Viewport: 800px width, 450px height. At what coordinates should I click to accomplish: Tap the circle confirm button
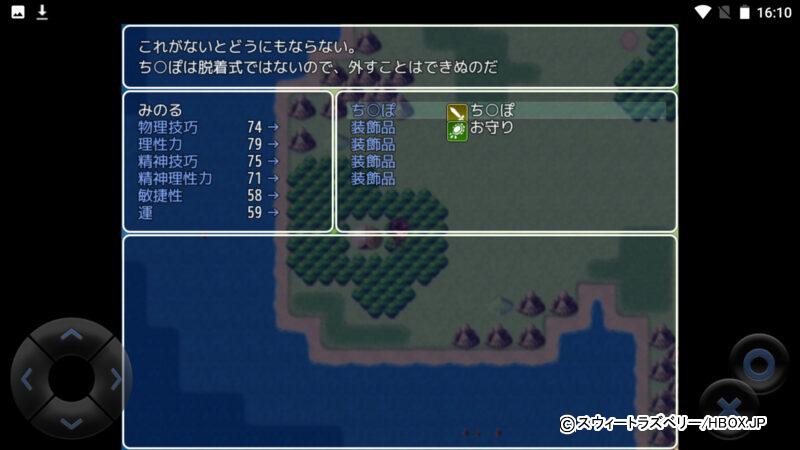pos(758,362)
